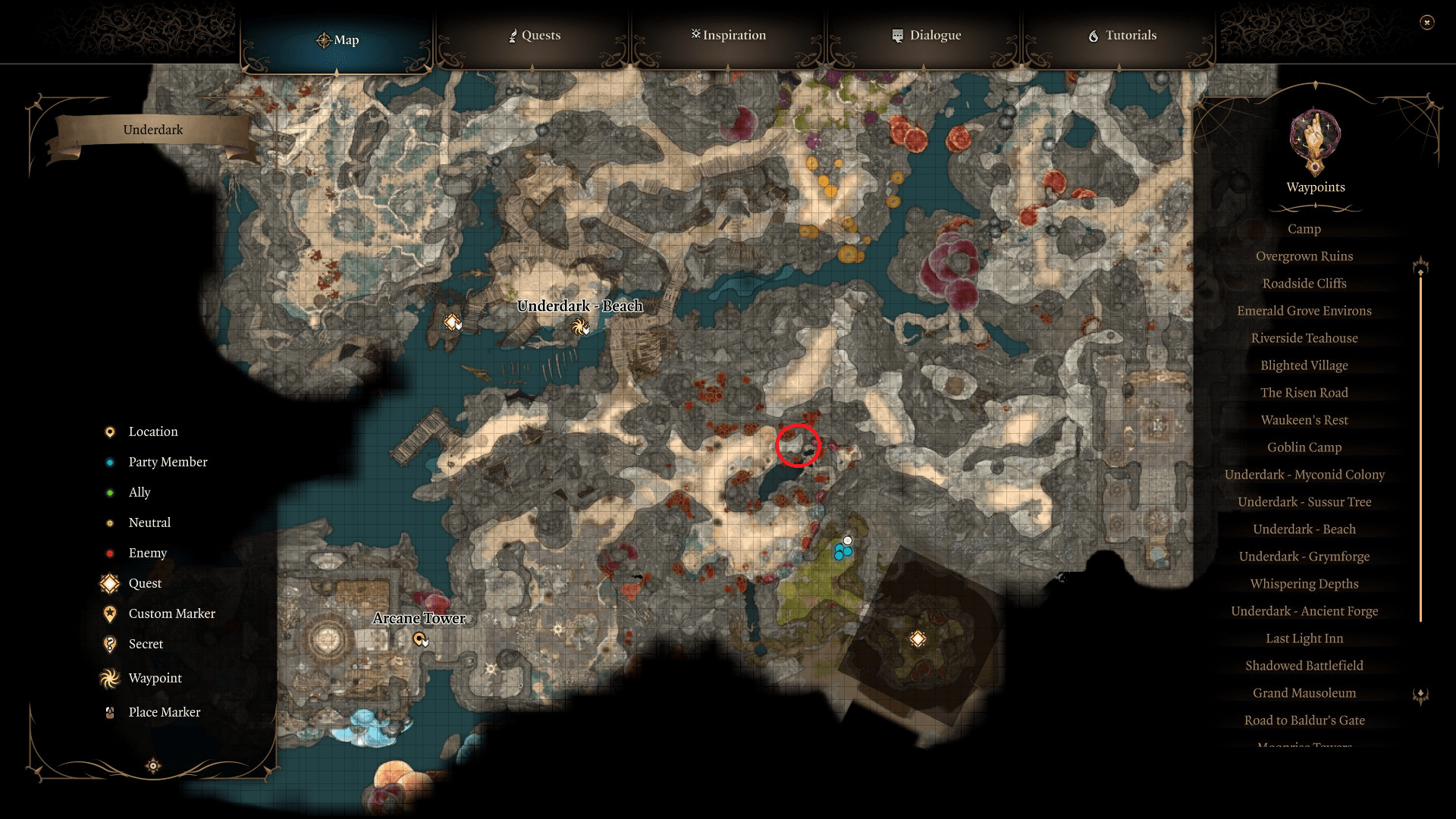1456x819 pixels.
Task: Click the quest marker icon near Underdark - Beach
Action: [x=453, y=322]
